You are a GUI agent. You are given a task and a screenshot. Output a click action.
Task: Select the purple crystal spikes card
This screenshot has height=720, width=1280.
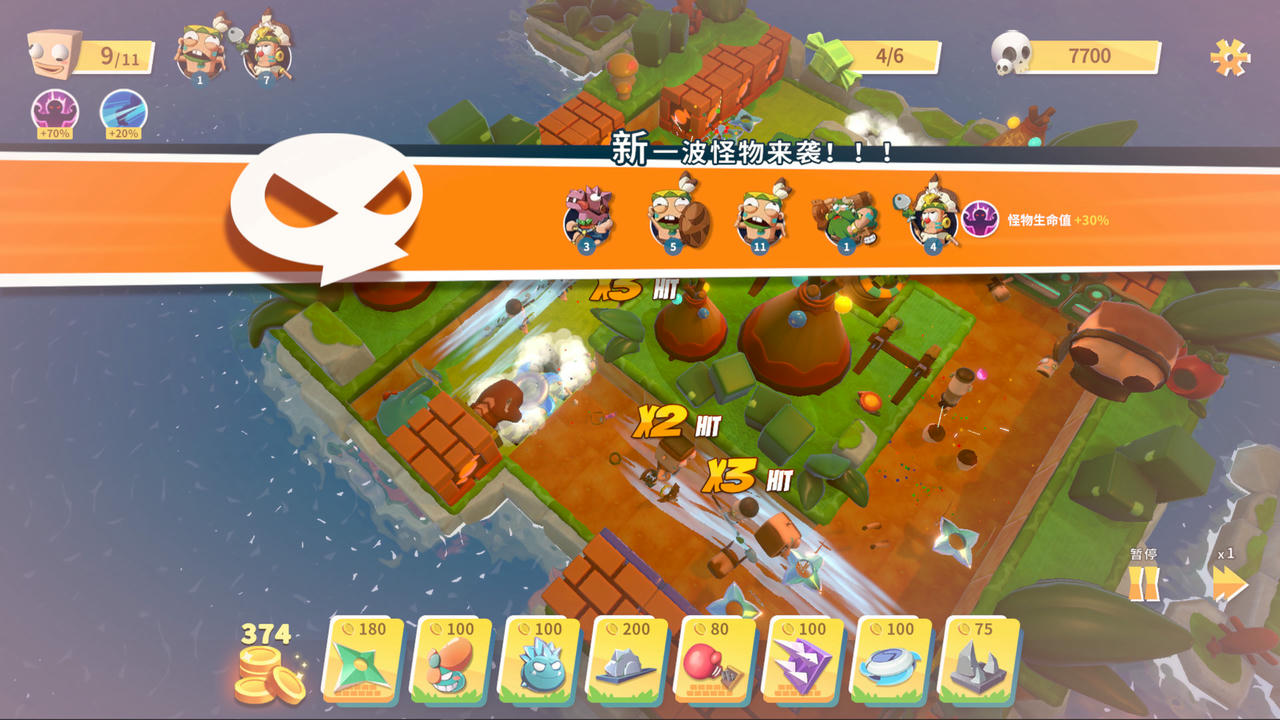point(805,659)
